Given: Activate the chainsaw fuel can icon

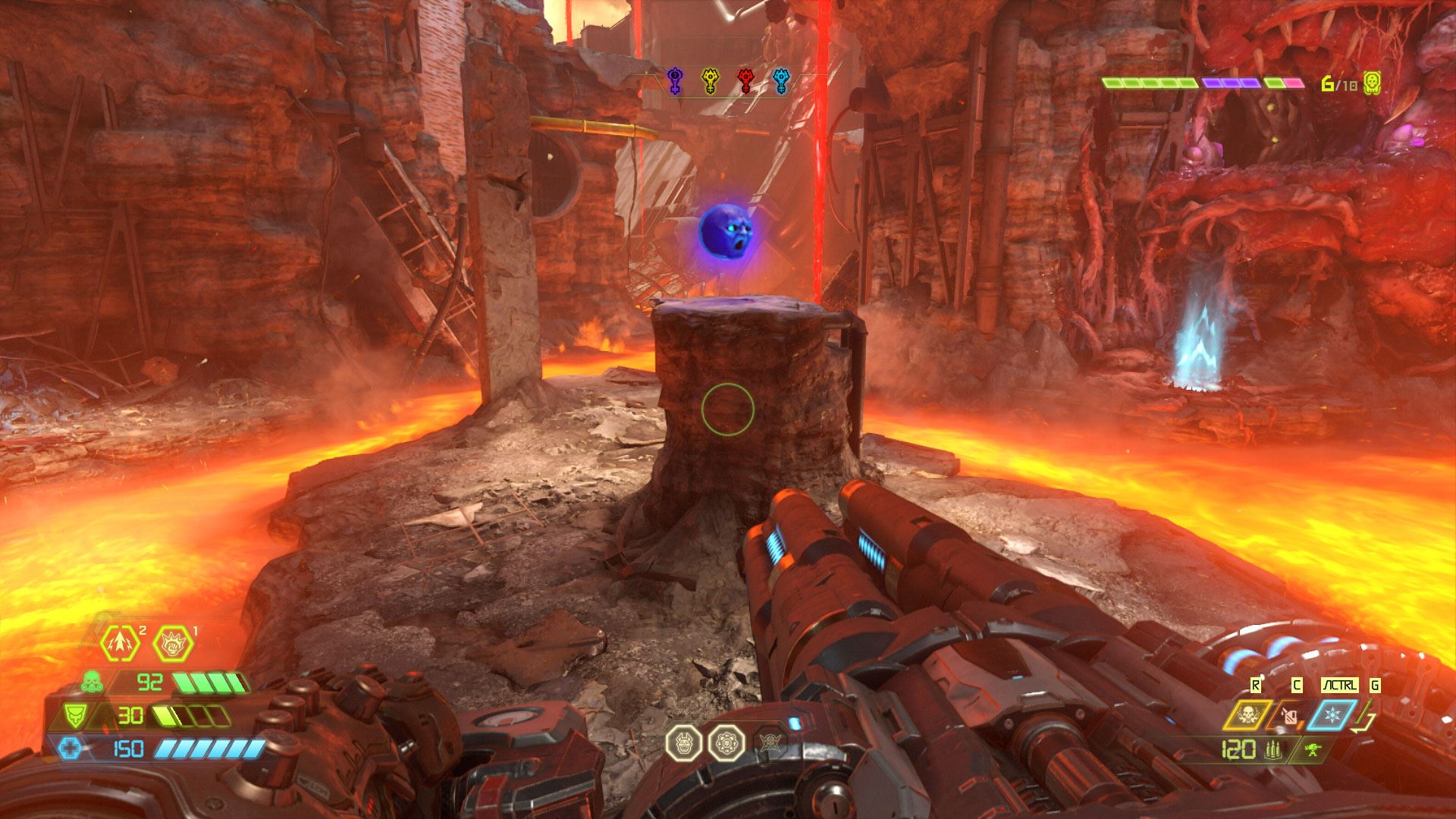Looking at the screenshot, I should point(1289,715).
